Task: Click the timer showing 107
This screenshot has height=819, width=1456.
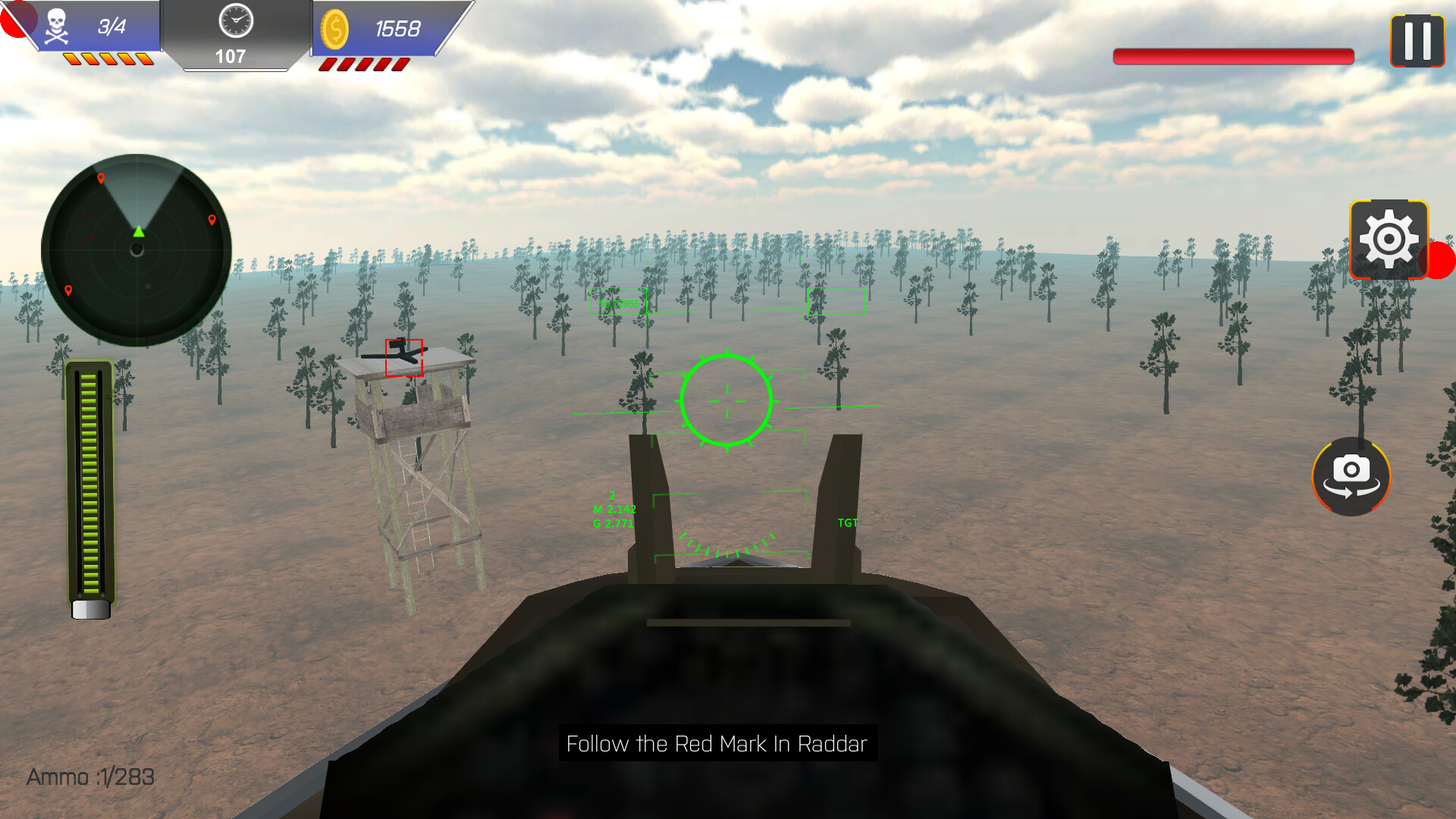Action: click(231, 55)
